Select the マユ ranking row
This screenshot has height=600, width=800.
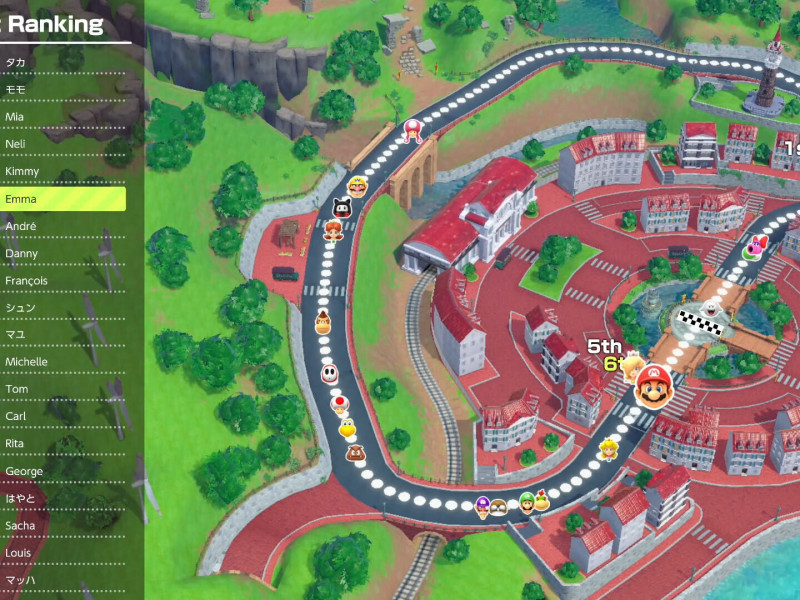62,335
